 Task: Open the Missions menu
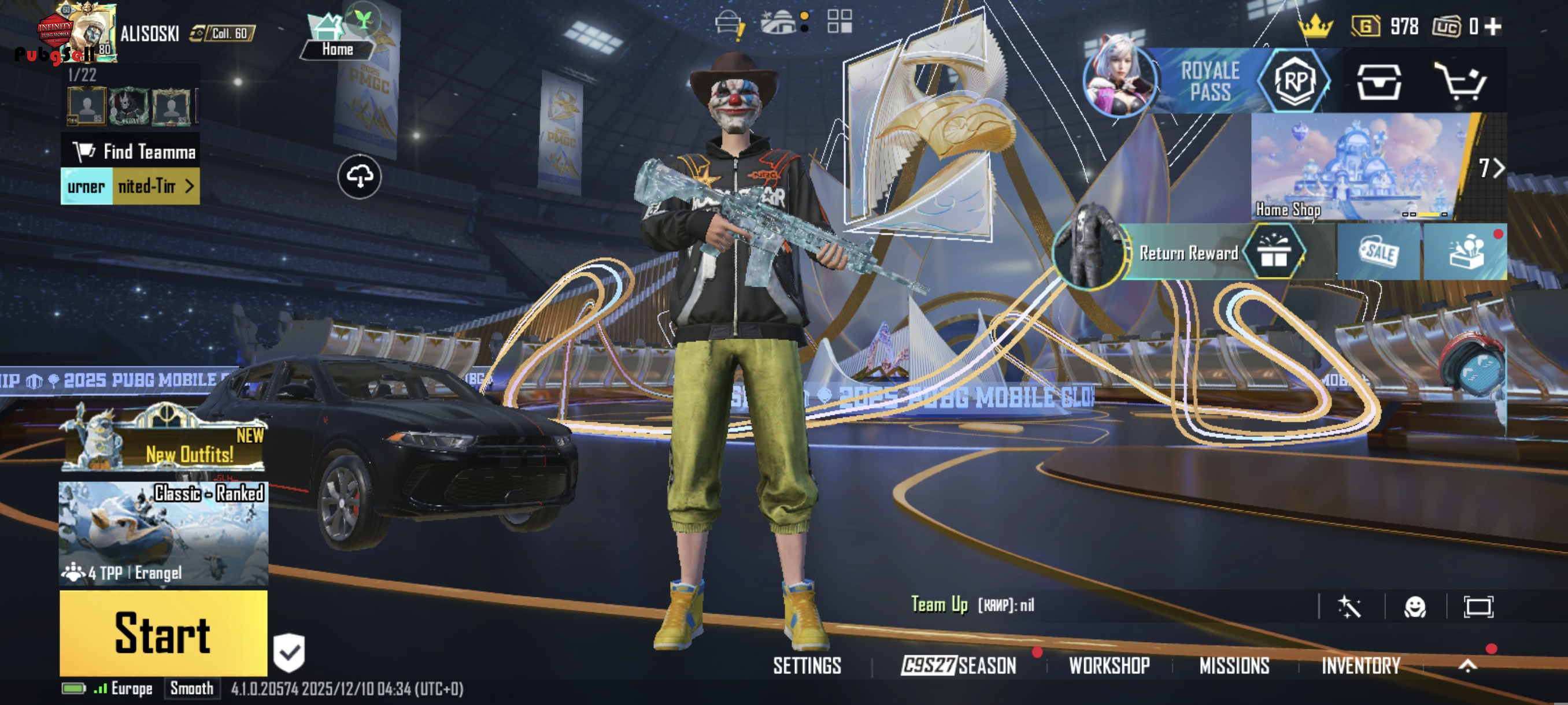[1234, 666]
